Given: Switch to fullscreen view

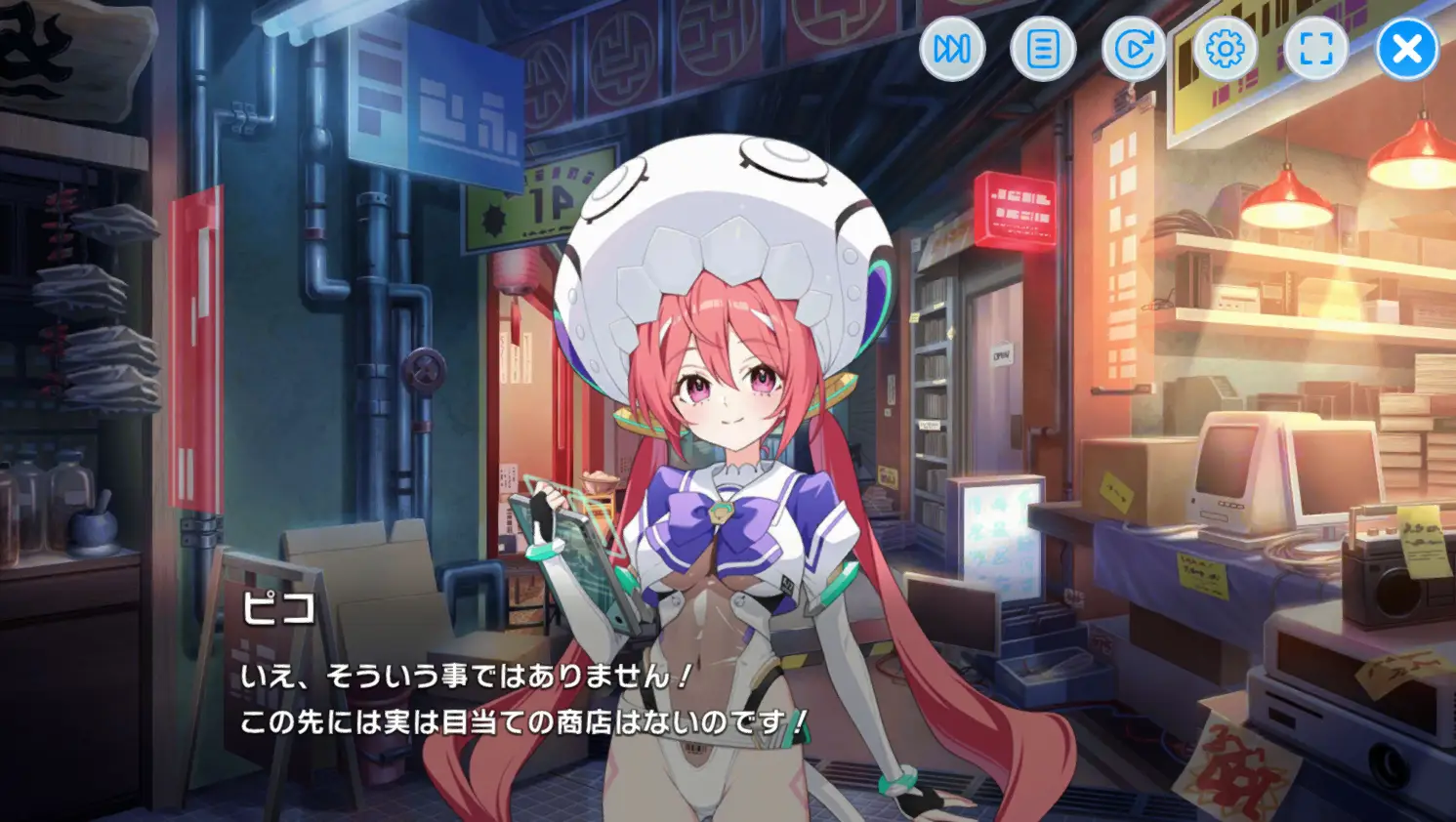Looking at the screenshot, I should 1315,49.
